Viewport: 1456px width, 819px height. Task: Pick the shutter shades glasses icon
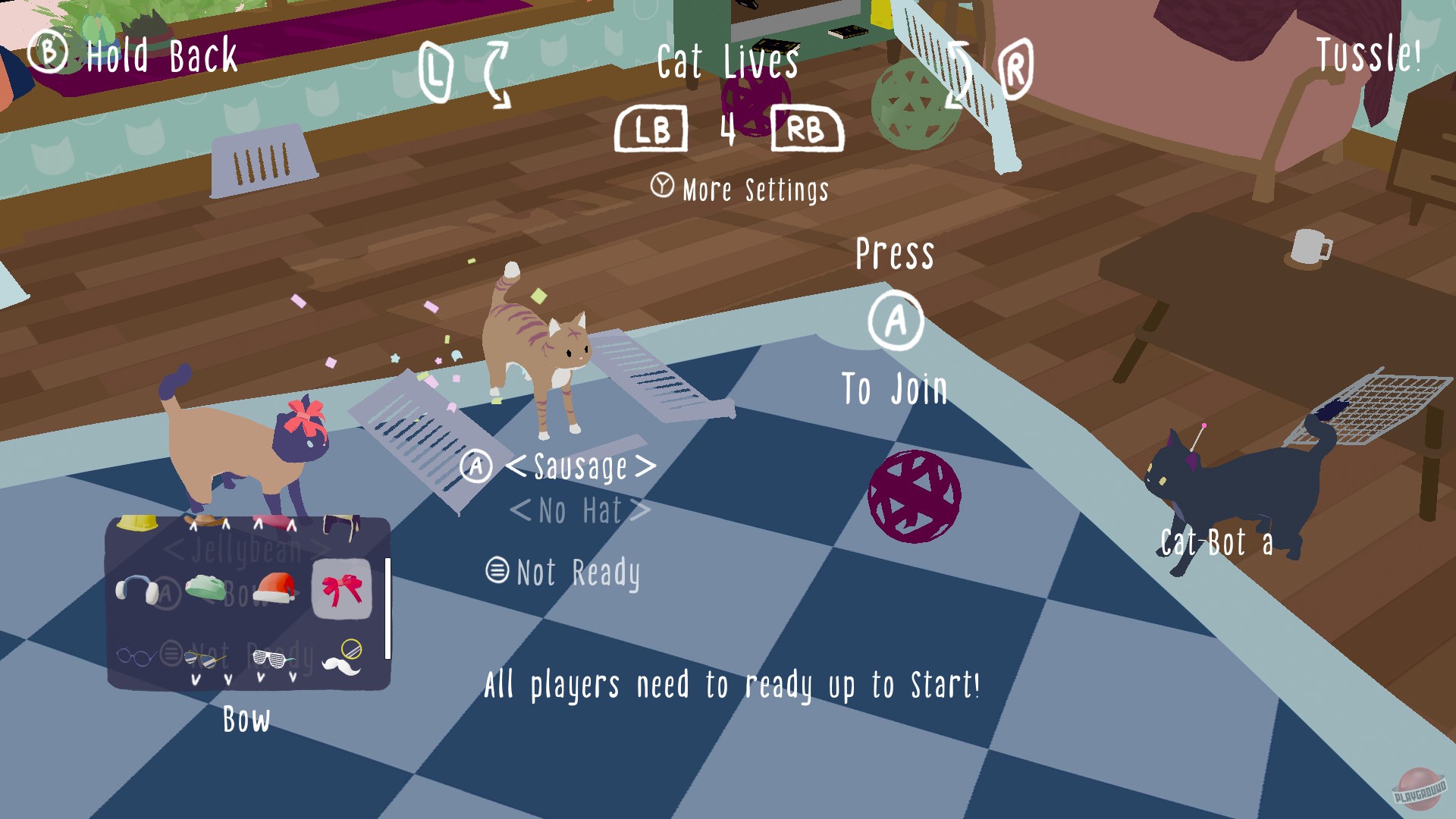271,657
